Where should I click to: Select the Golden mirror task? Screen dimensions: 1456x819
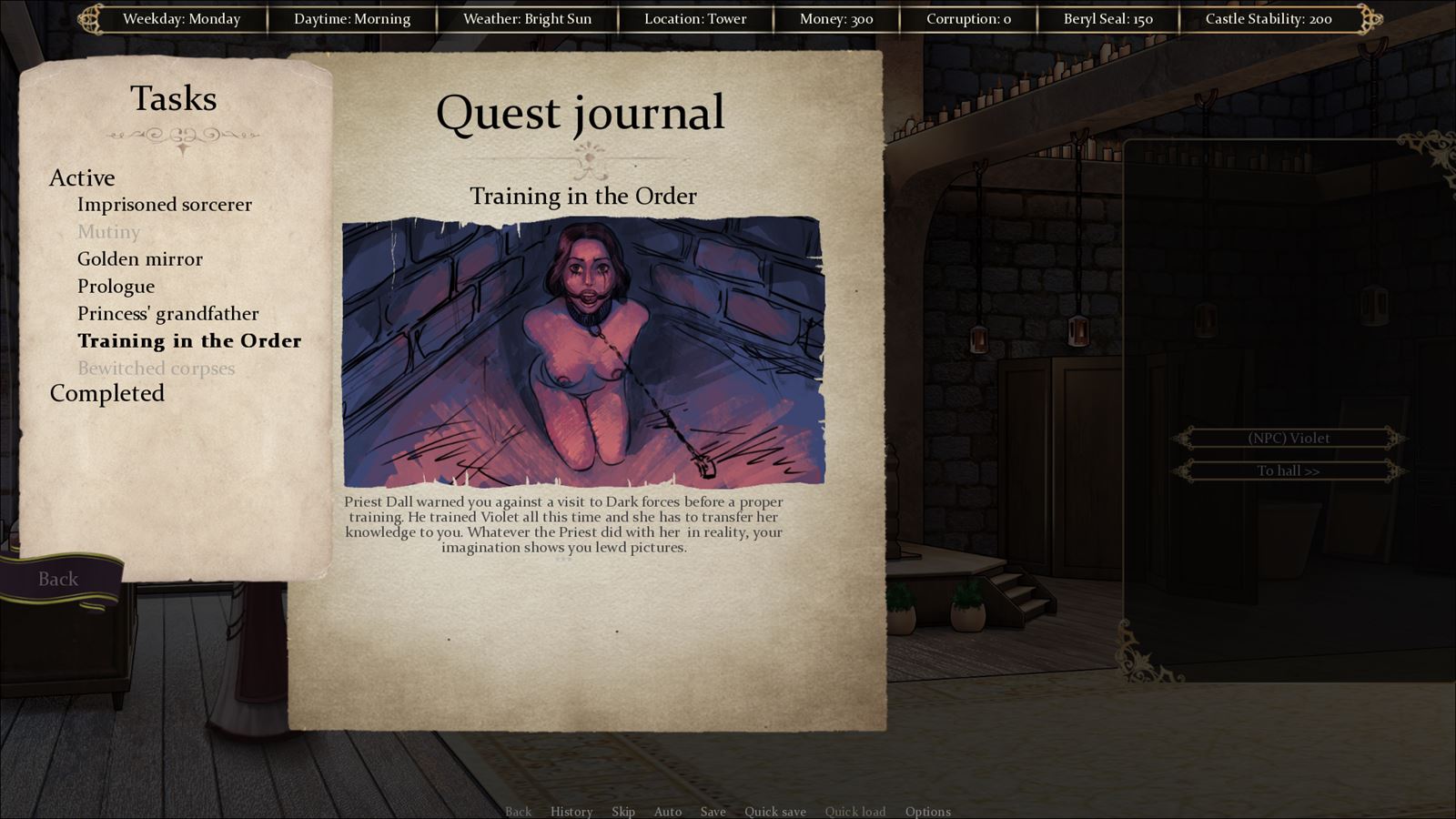point(139,259)
